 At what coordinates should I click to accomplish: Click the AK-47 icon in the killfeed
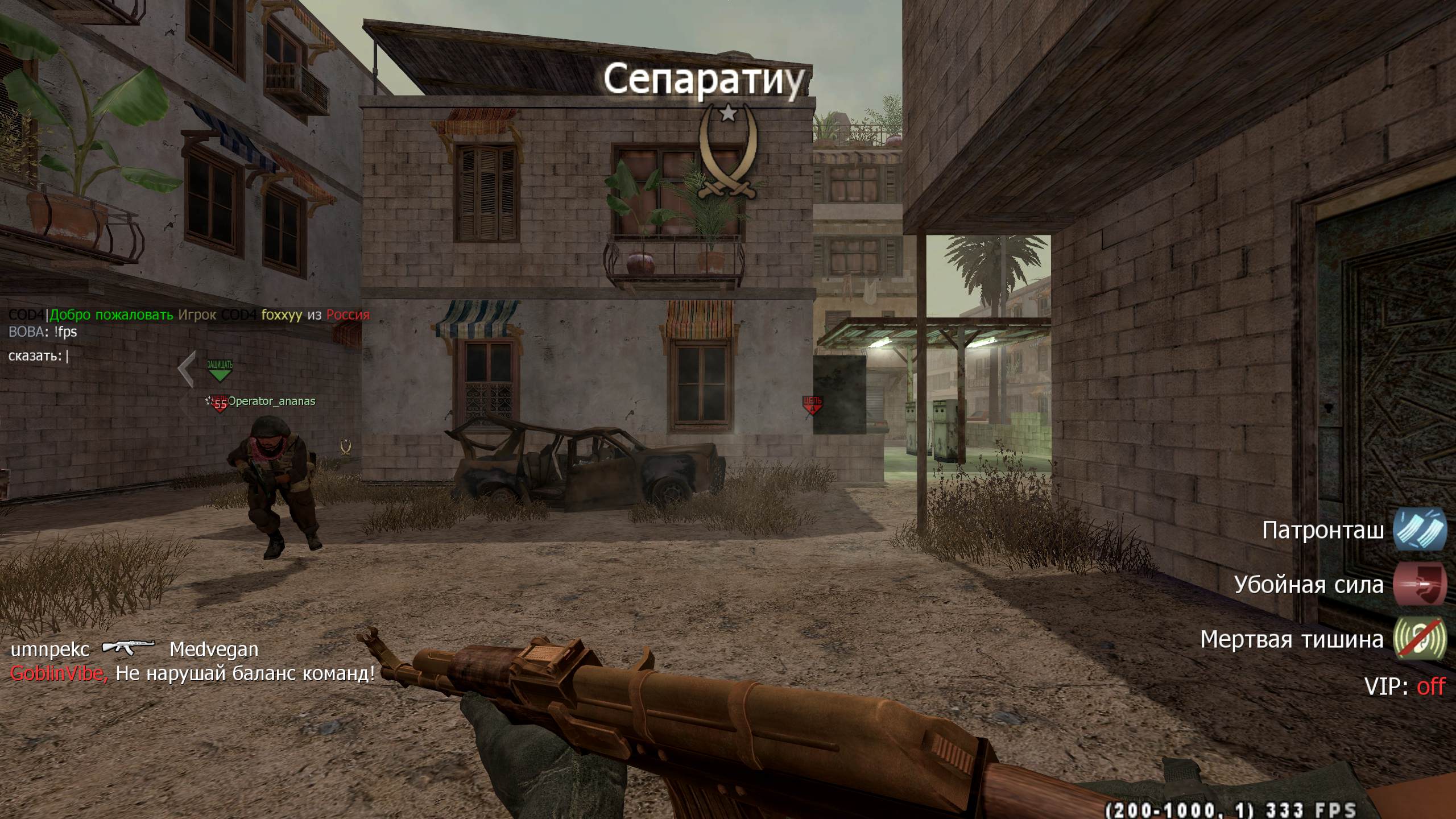coord(129,648)
